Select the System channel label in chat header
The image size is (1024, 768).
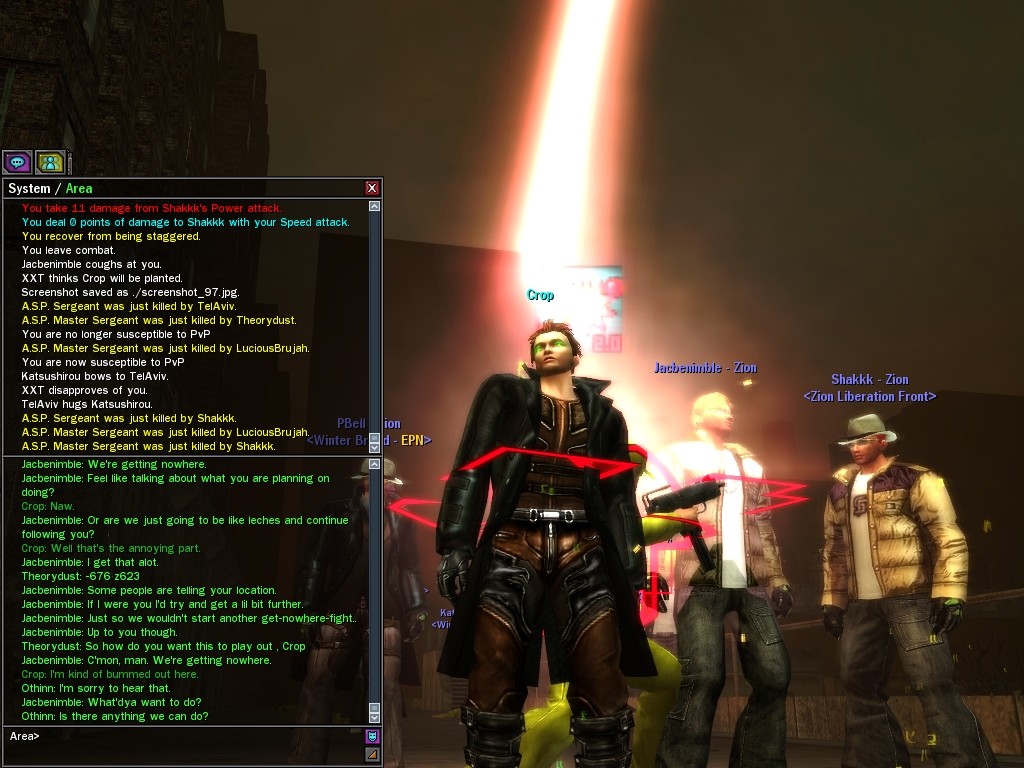tap(29, 189)
